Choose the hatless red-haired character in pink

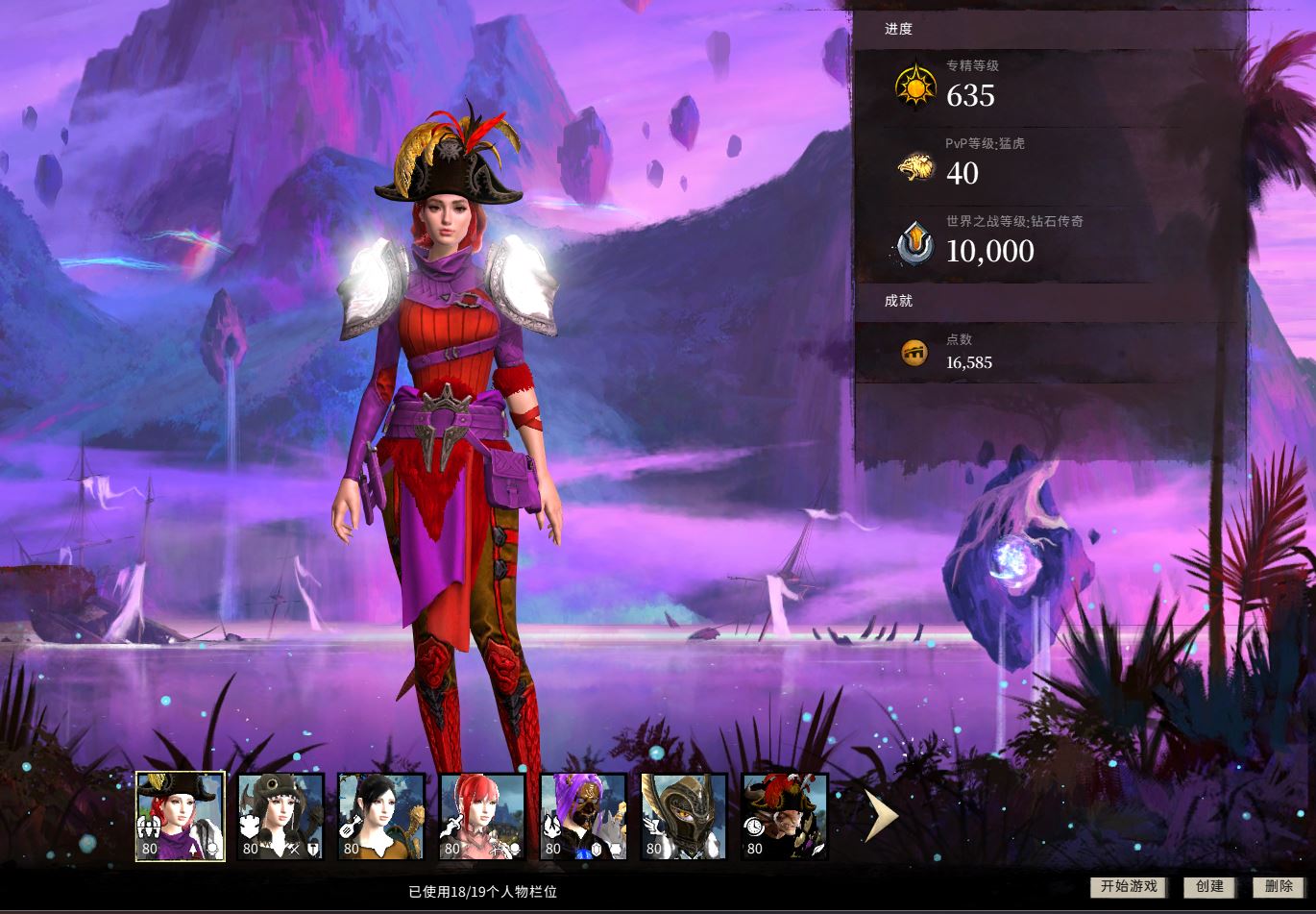click(482, 817)
